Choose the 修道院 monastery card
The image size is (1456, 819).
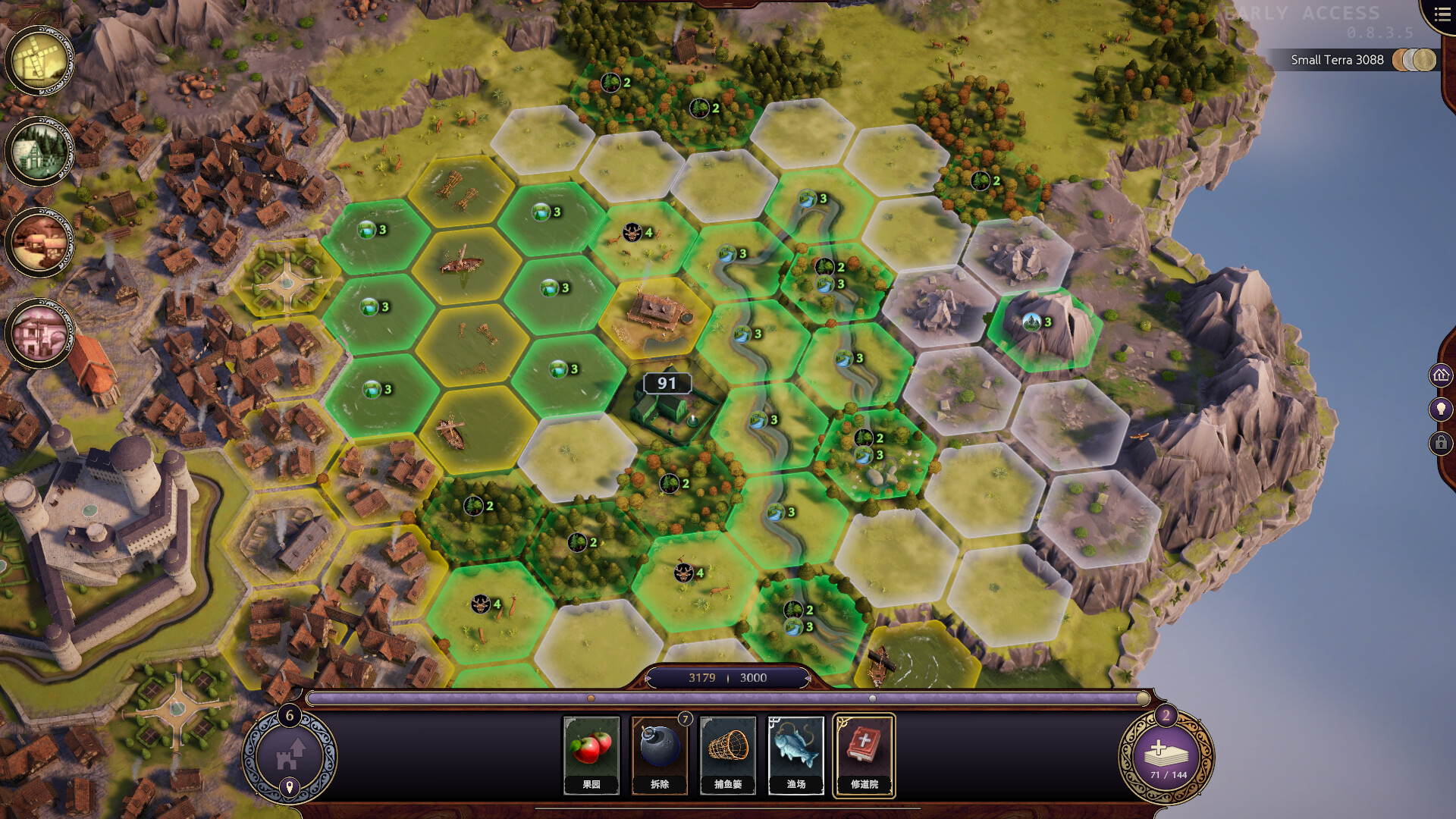pyautogui.click(x=864, y=755)
